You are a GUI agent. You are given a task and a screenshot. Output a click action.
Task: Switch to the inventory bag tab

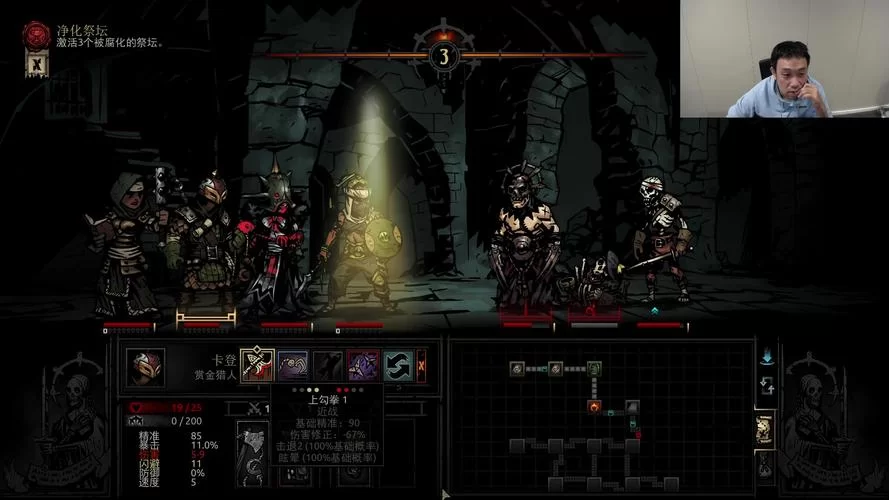[765, 463]
